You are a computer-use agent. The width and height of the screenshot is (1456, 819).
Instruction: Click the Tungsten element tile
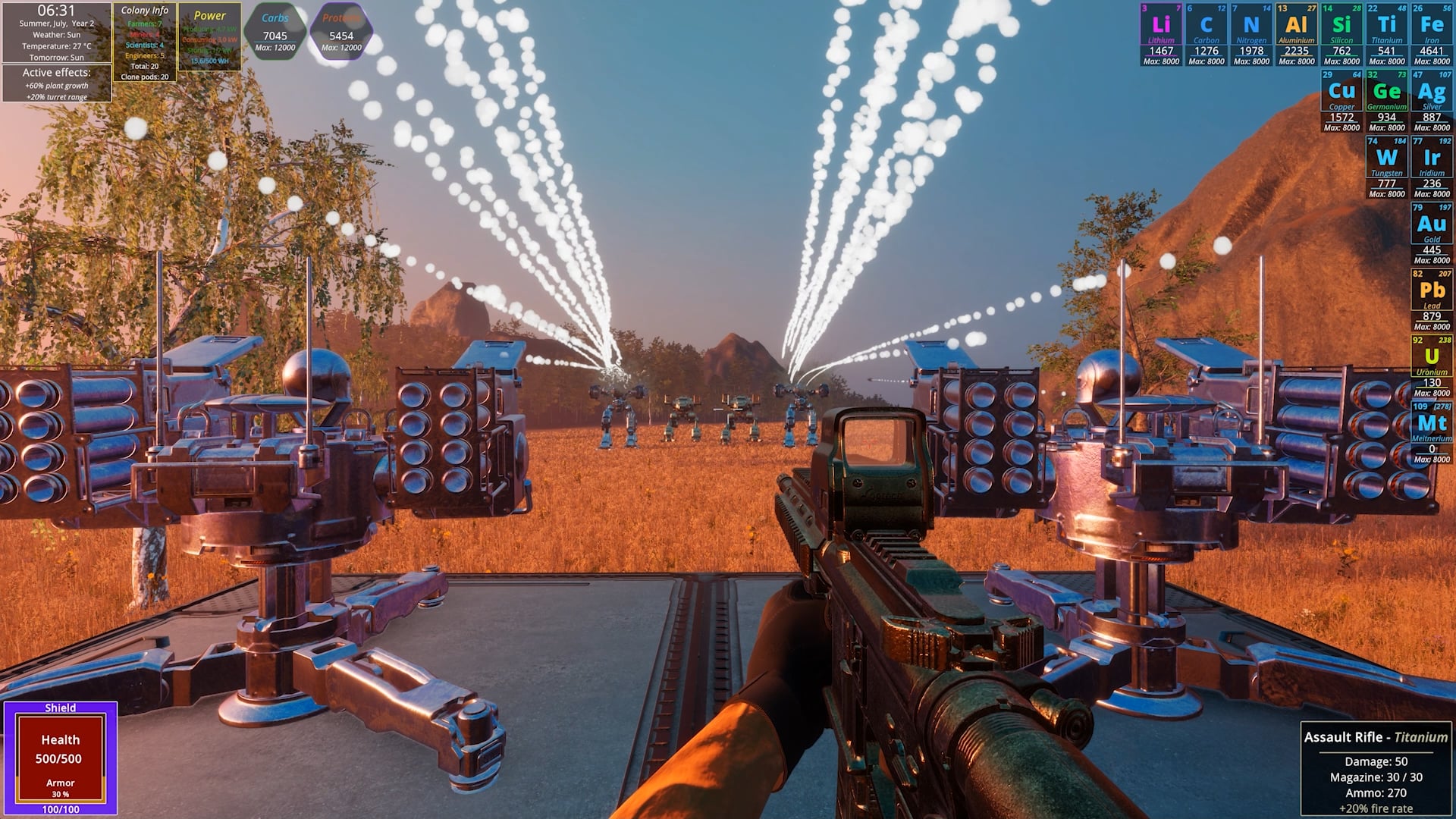tap(1386, 167)
